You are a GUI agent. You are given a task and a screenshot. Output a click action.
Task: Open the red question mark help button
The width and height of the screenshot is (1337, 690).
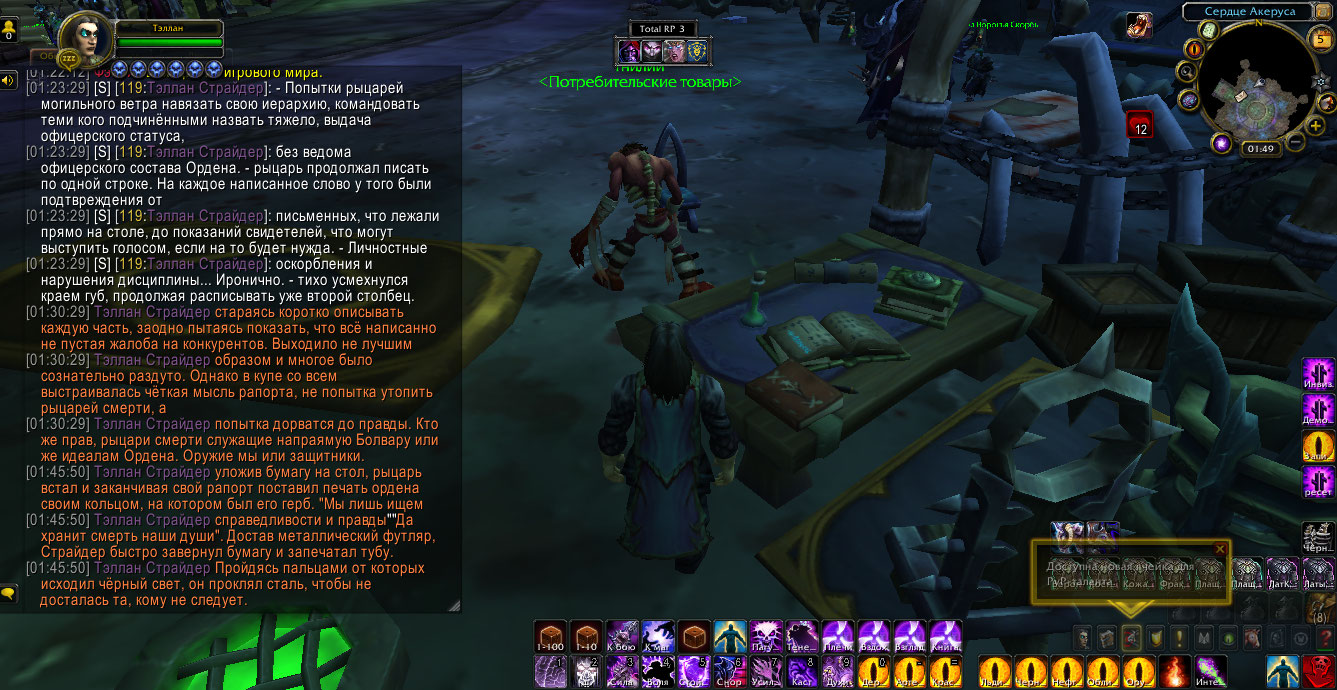point(1326,637)
